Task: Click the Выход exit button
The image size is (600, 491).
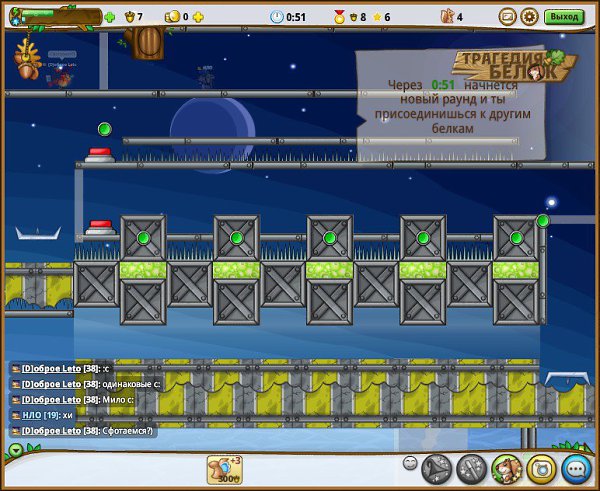Action: 565,16
